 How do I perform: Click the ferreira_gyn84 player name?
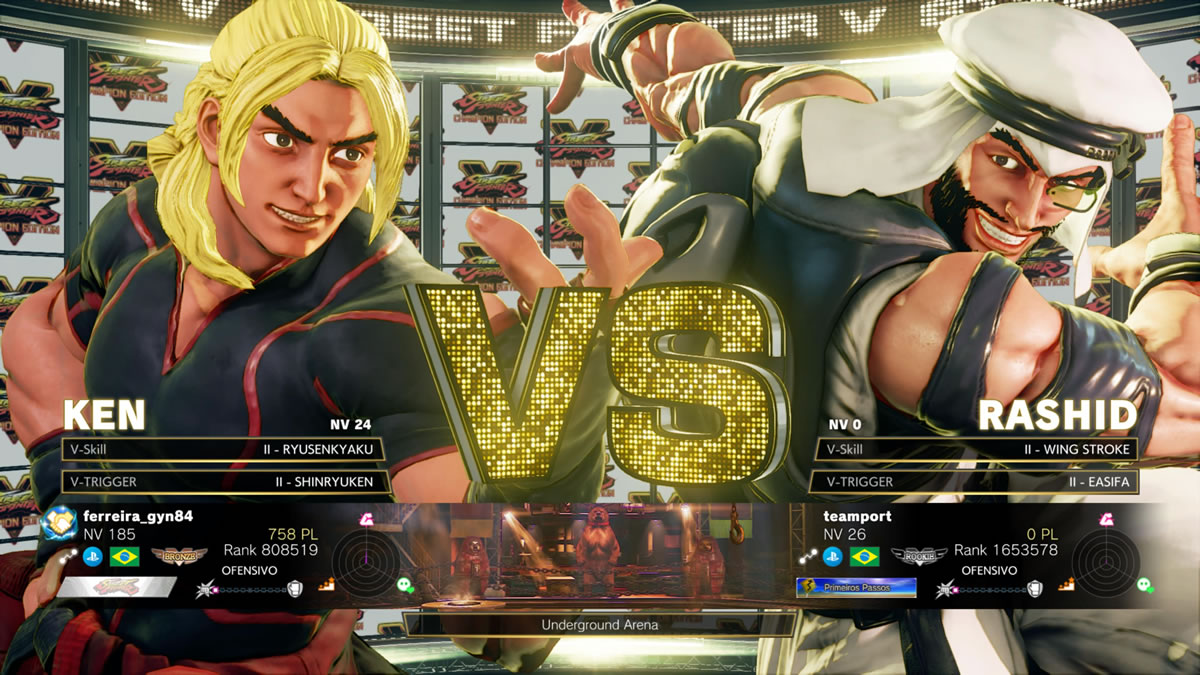tap(138, 516)
